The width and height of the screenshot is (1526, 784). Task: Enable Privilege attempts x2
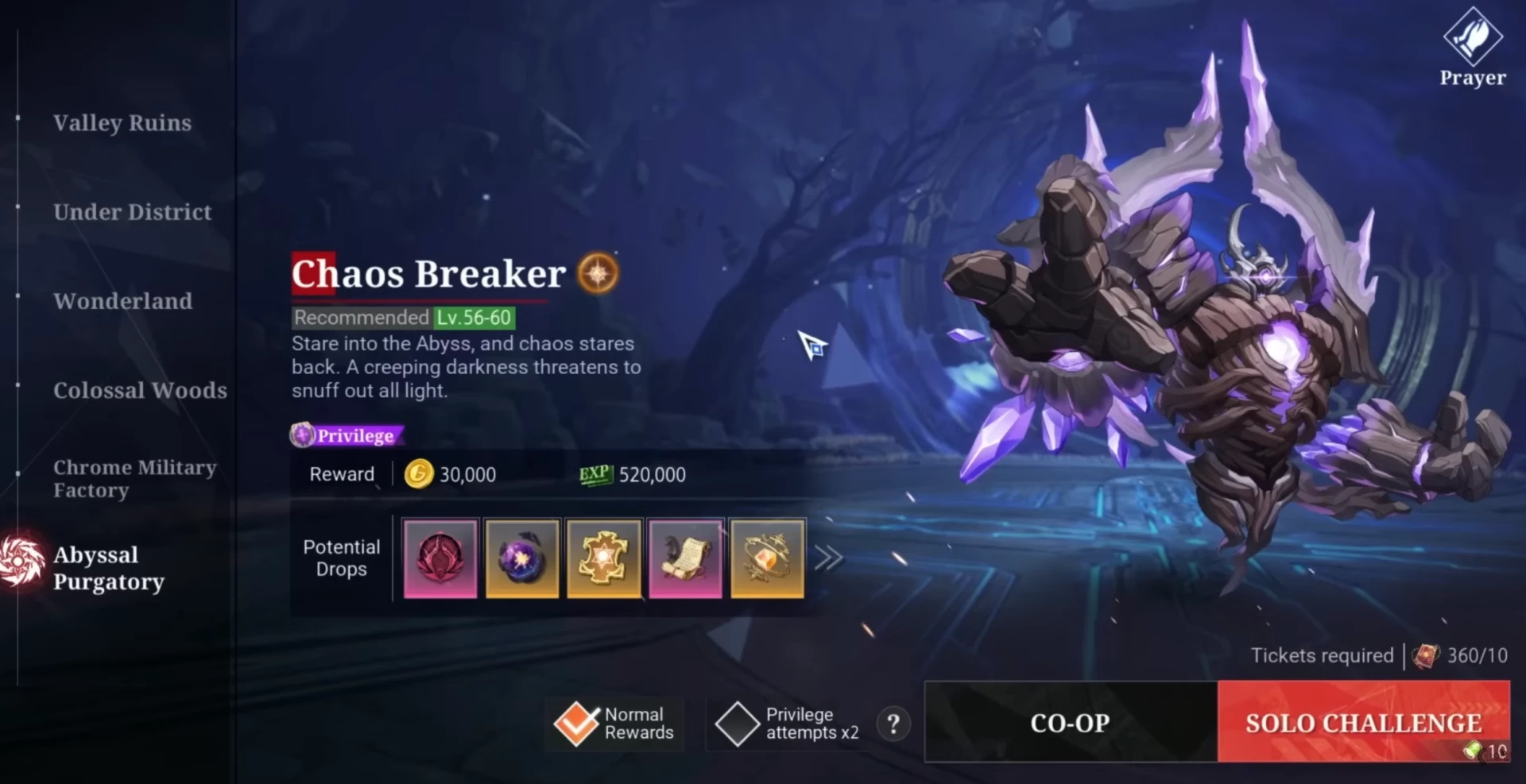click(x=737, y=724)
